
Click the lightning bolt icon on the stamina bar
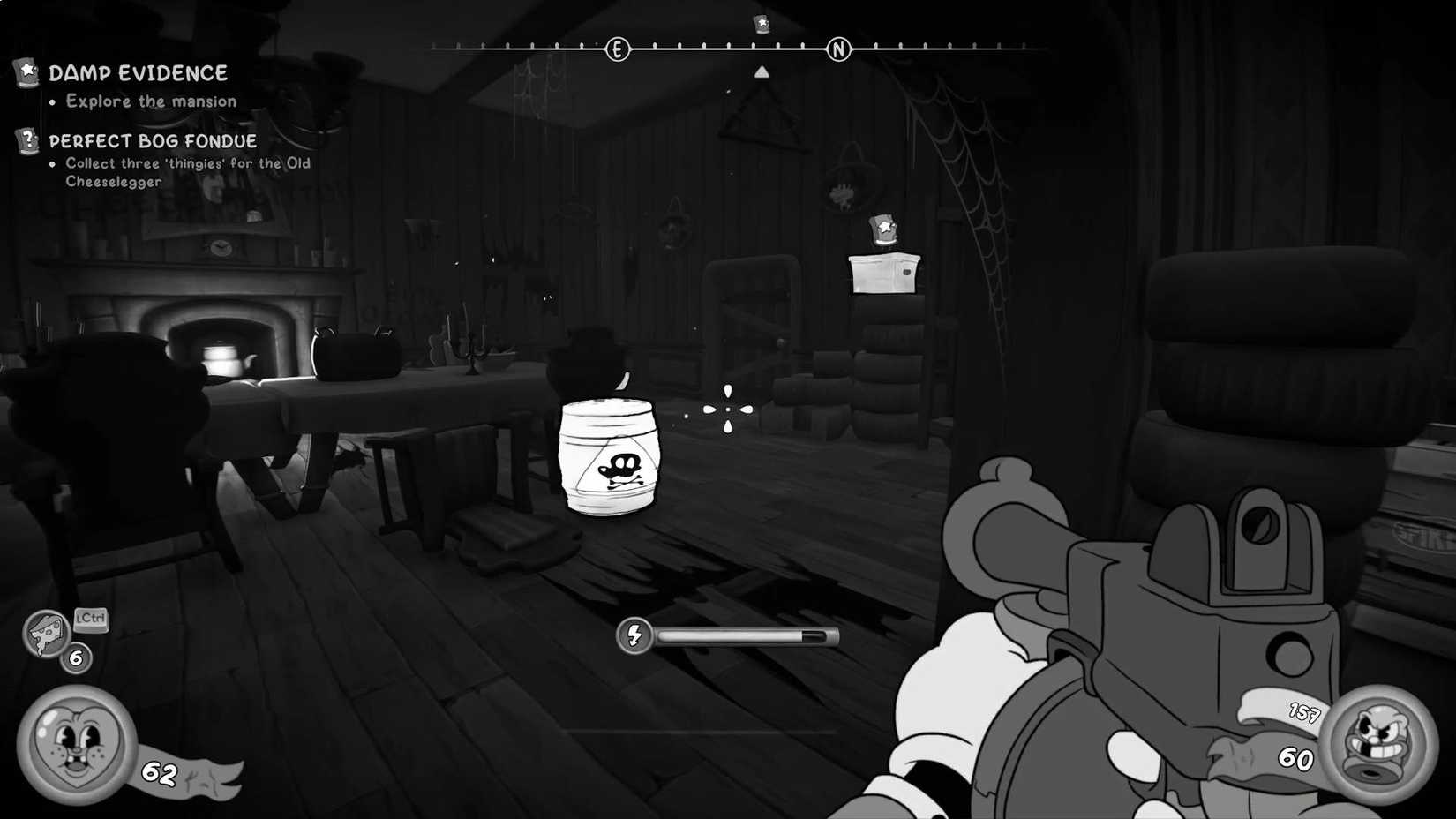click(x=634, y=634)
